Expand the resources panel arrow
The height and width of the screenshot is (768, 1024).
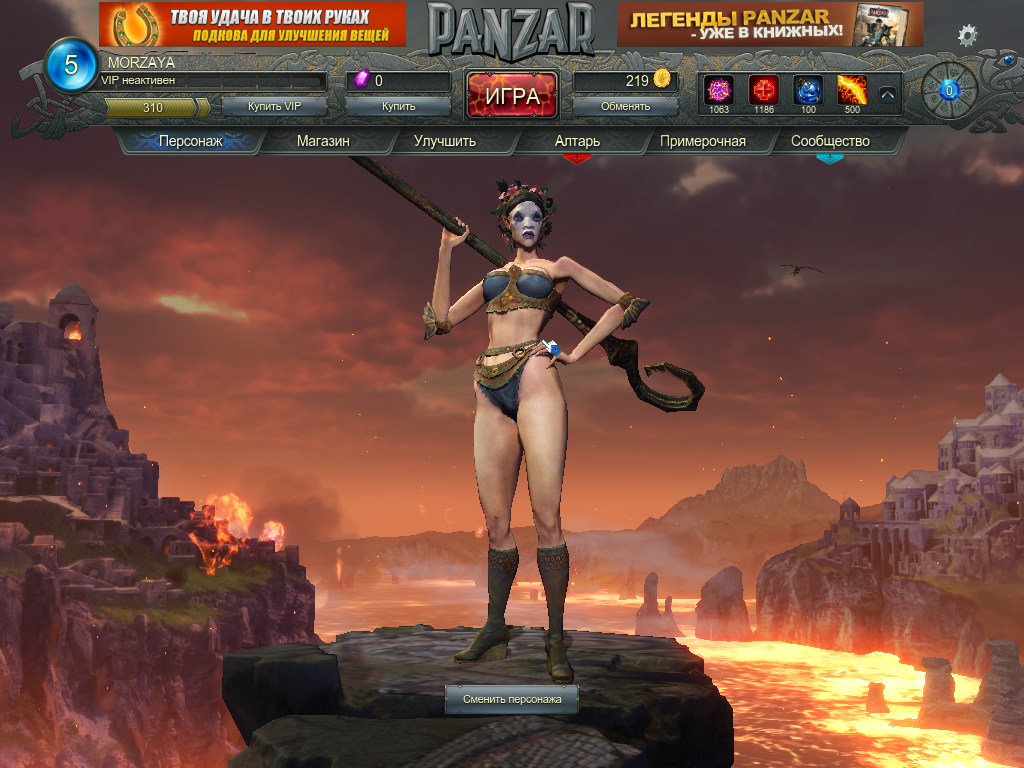click(887, 95)
